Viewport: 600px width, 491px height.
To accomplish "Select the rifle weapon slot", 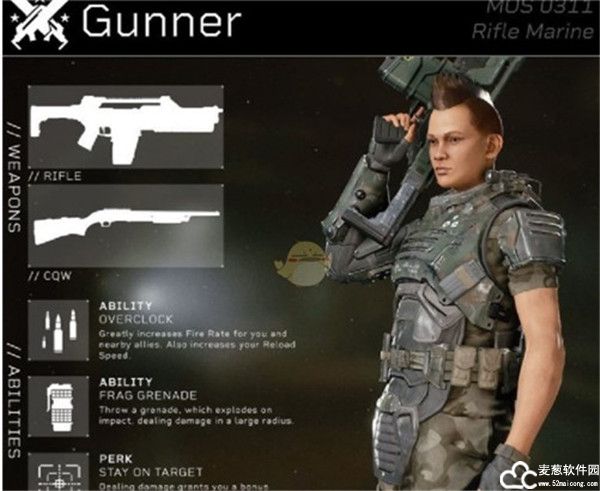I will [x=125, y=126].
